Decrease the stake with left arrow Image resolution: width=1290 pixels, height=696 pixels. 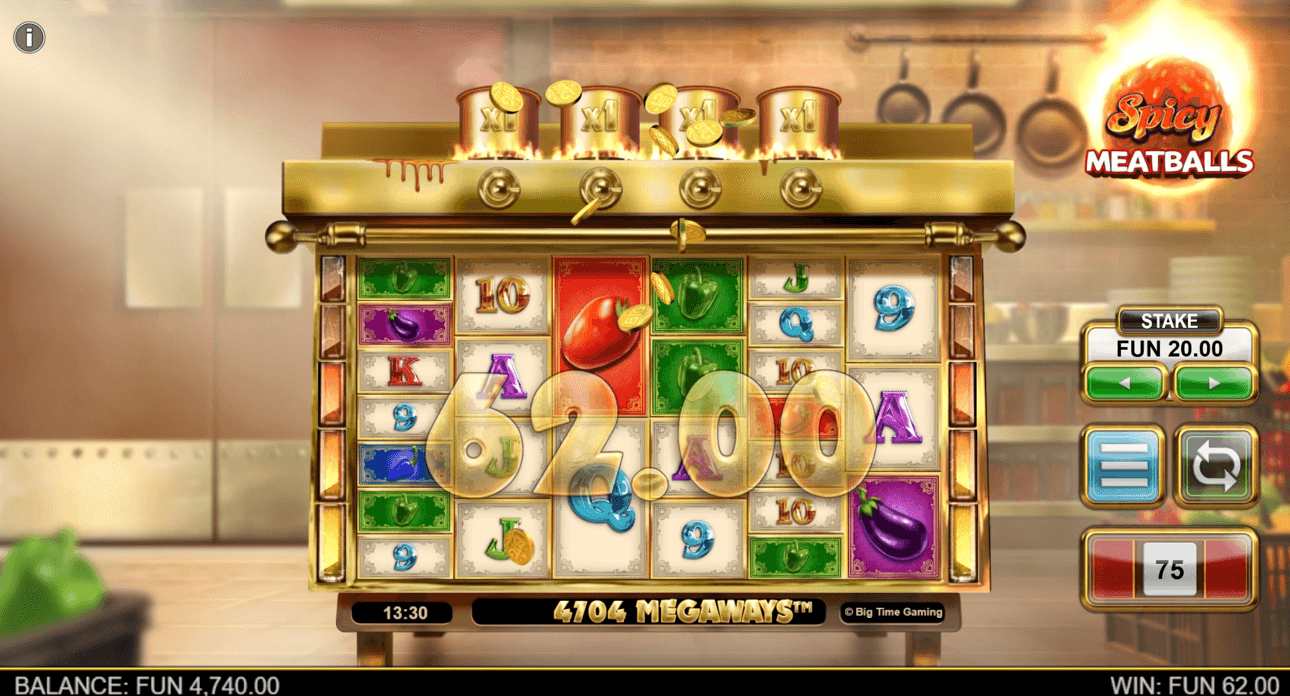(1124, 383)
